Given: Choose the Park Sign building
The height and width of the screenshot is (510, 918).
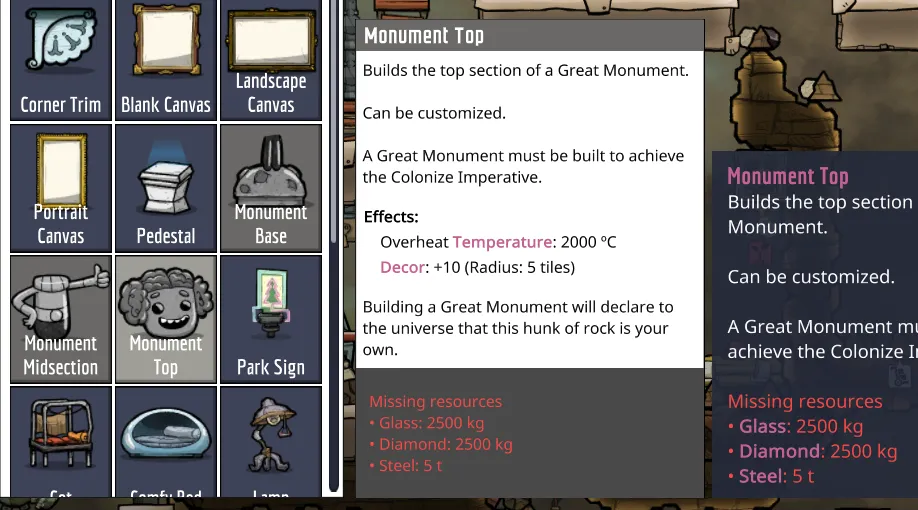Looking at the screenshot, I should [271, 319].
